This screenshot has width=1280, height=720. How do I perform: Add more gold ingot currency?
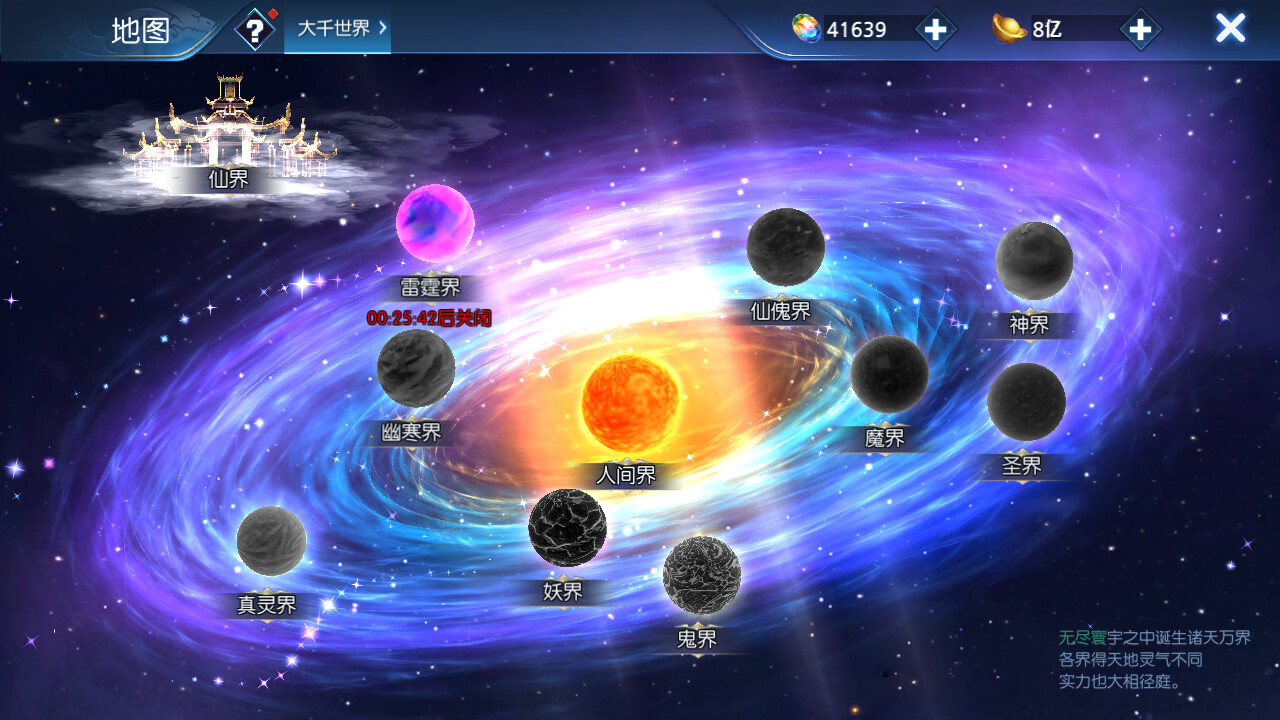coord(1139,29)
